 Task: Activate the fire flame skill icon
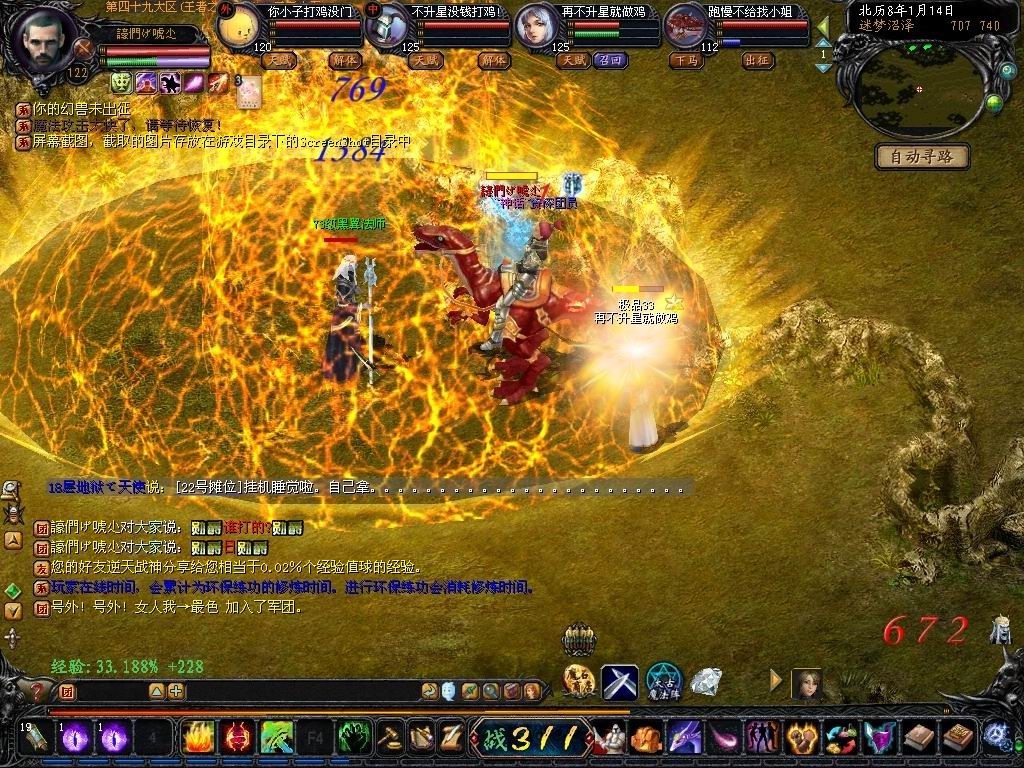198,738
